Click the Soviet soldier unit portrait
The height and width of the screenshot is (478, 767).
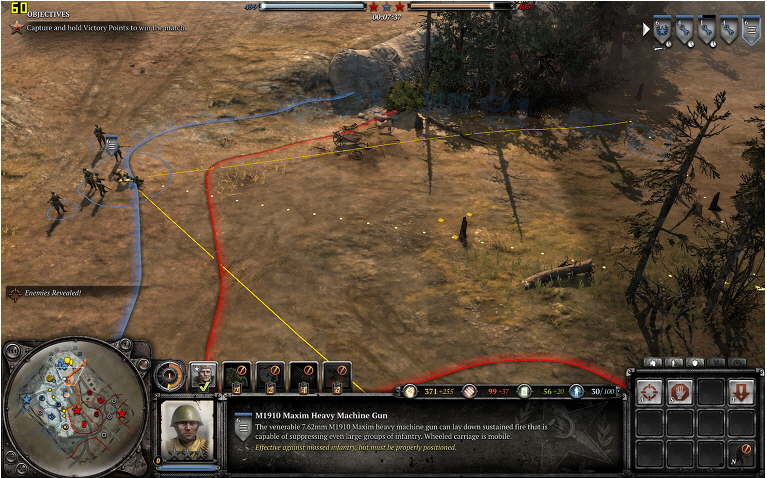pyautogui.click(x=188, y=430)
